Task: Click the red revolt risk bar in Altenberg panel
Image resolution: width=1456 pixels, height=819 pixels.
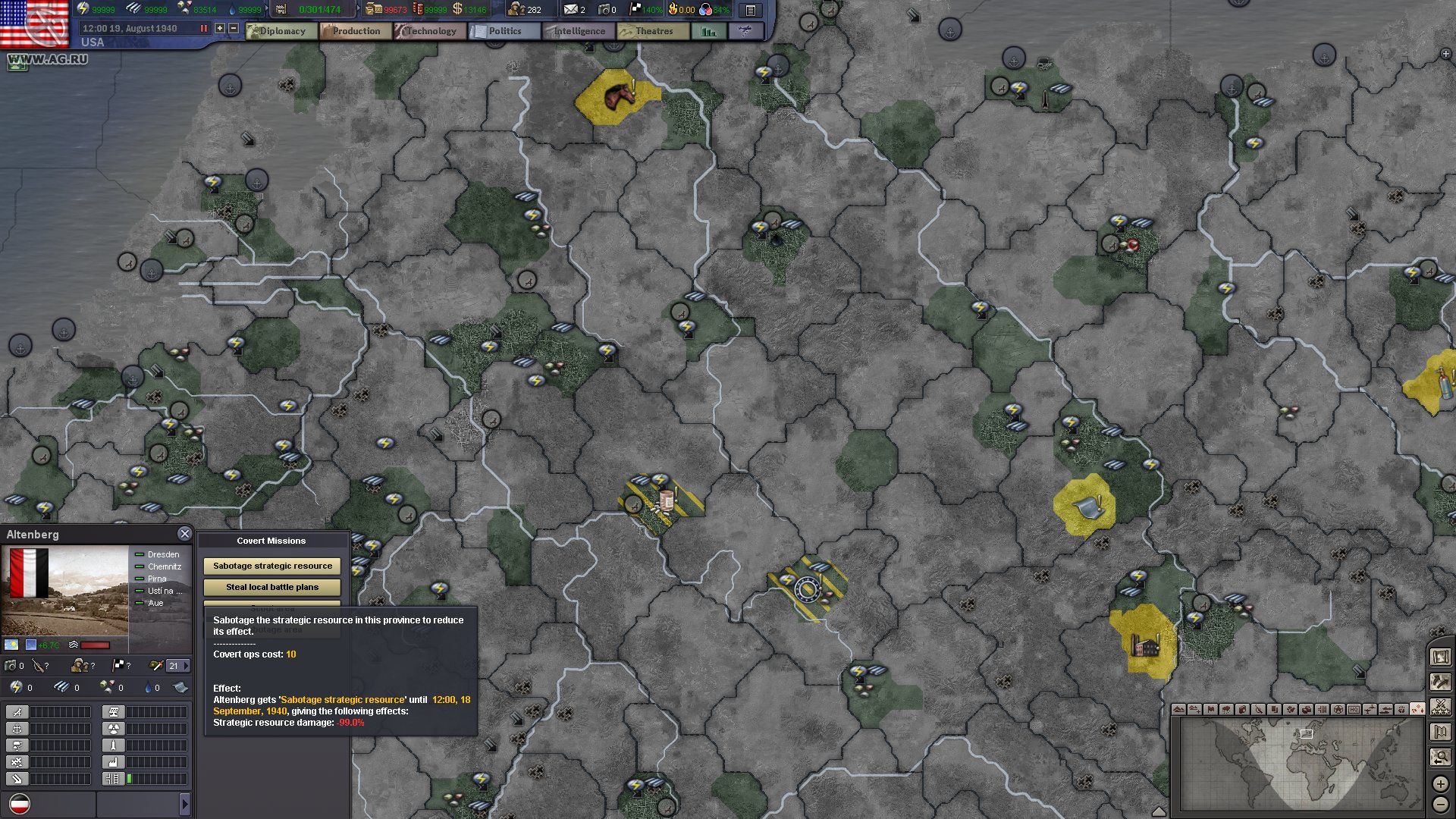Action: pyautogui.click(x=95, y=645)
